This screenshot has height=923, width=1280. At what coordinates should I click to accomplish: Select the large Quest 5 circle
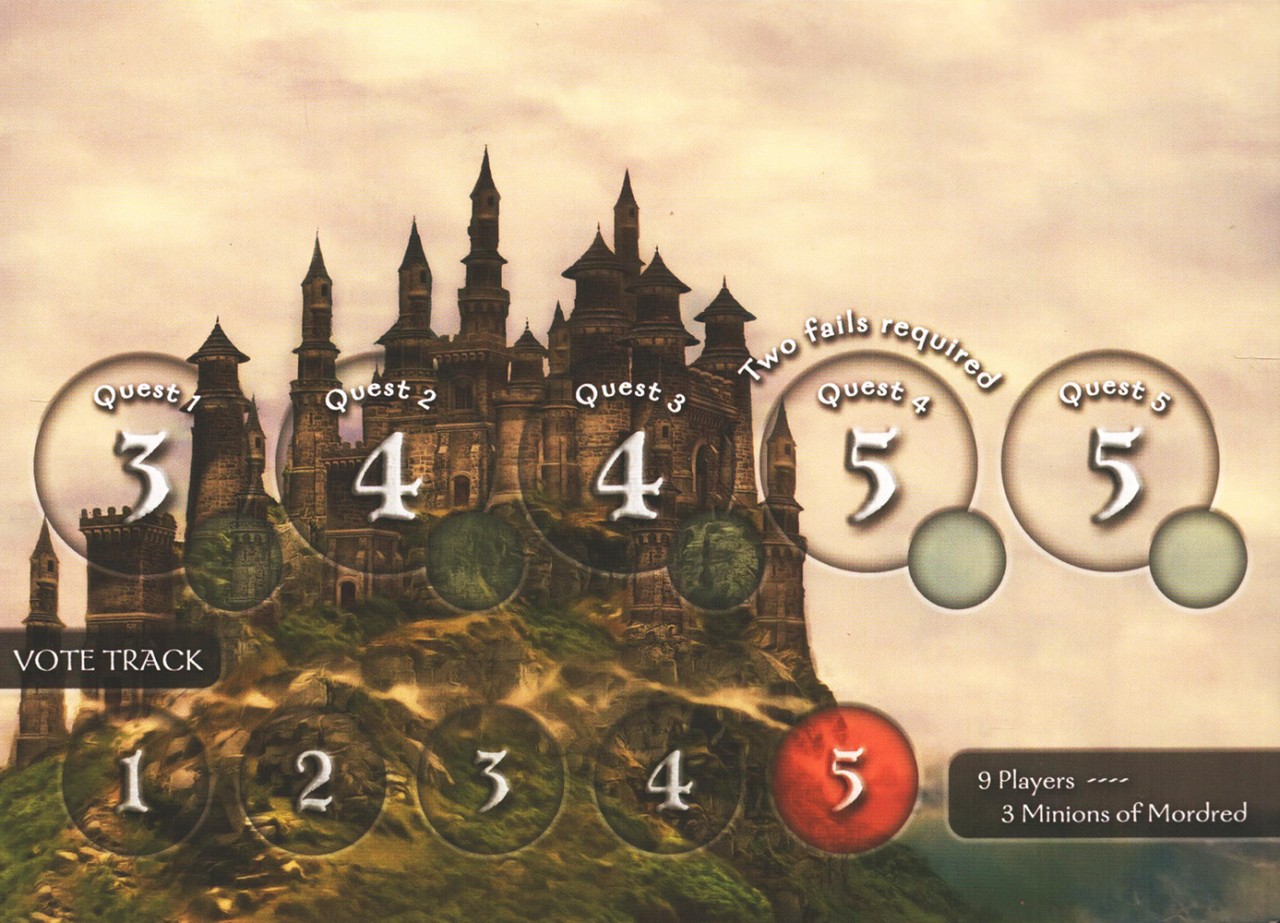pyautogui.click(x=1110, y=462)
